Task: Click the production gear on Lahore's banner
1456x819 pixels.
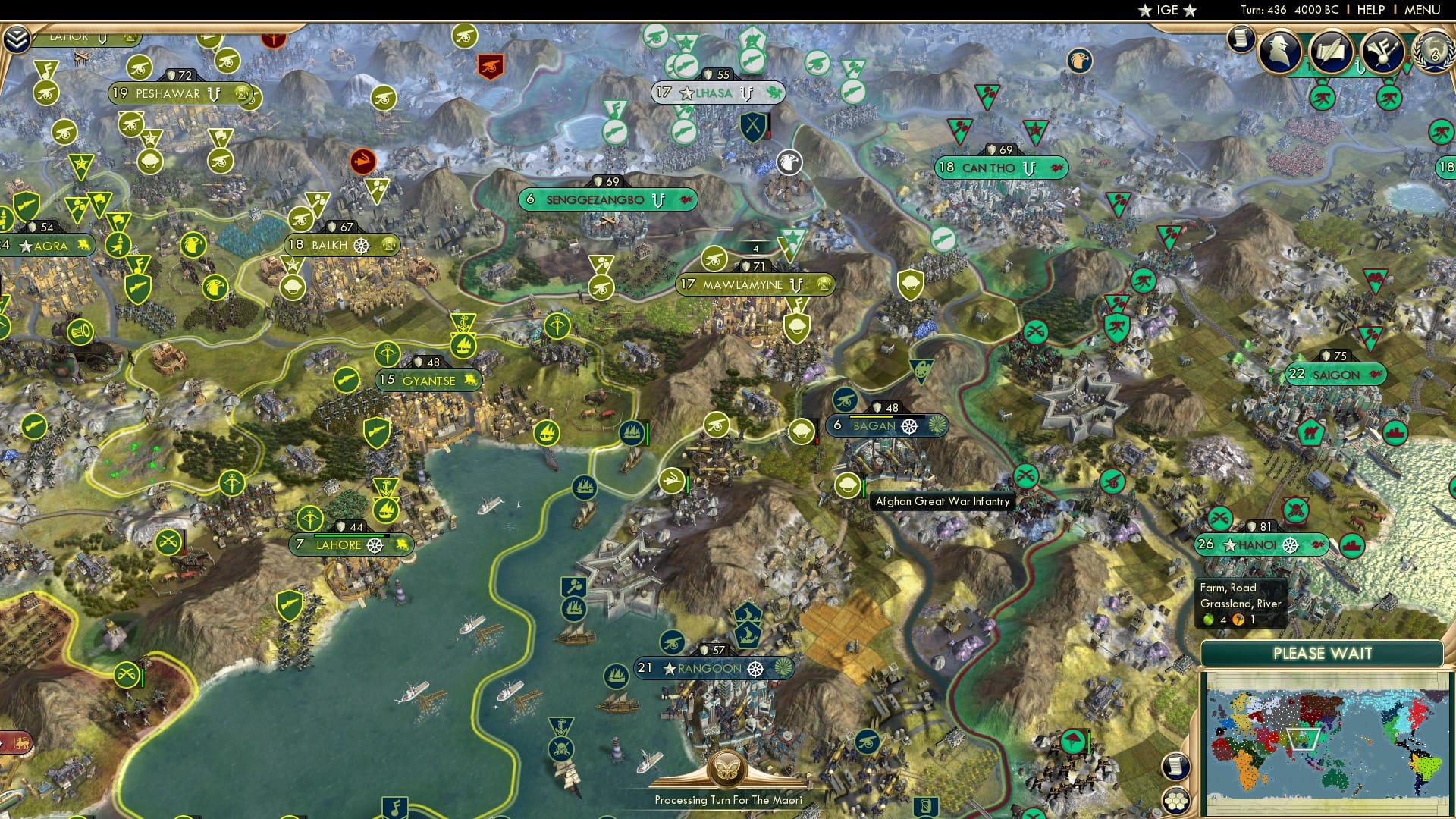Action: pos(374,546)
